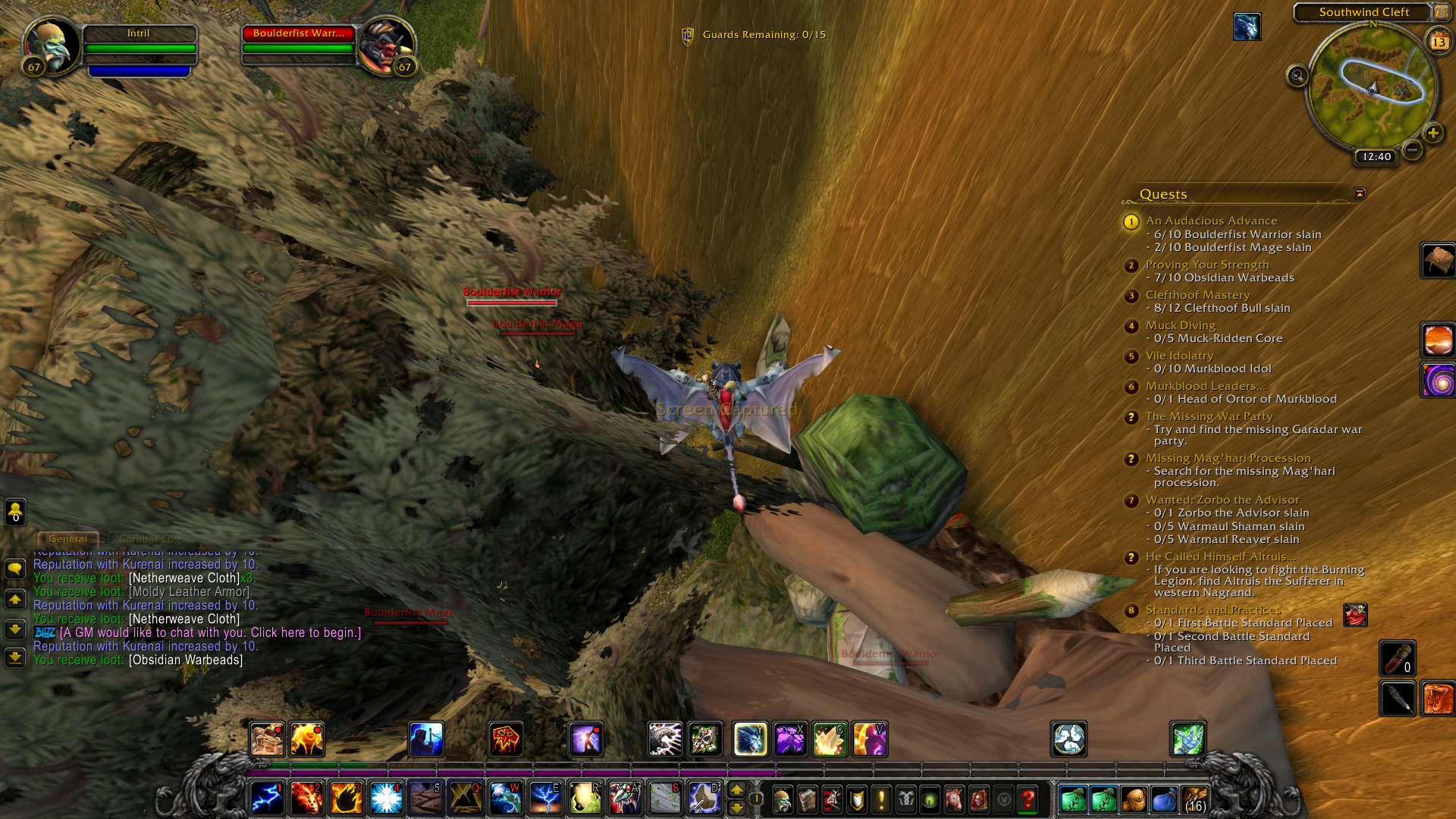Click the GM chat request link
1456x819 pixels.
click(x=210, y=632)
